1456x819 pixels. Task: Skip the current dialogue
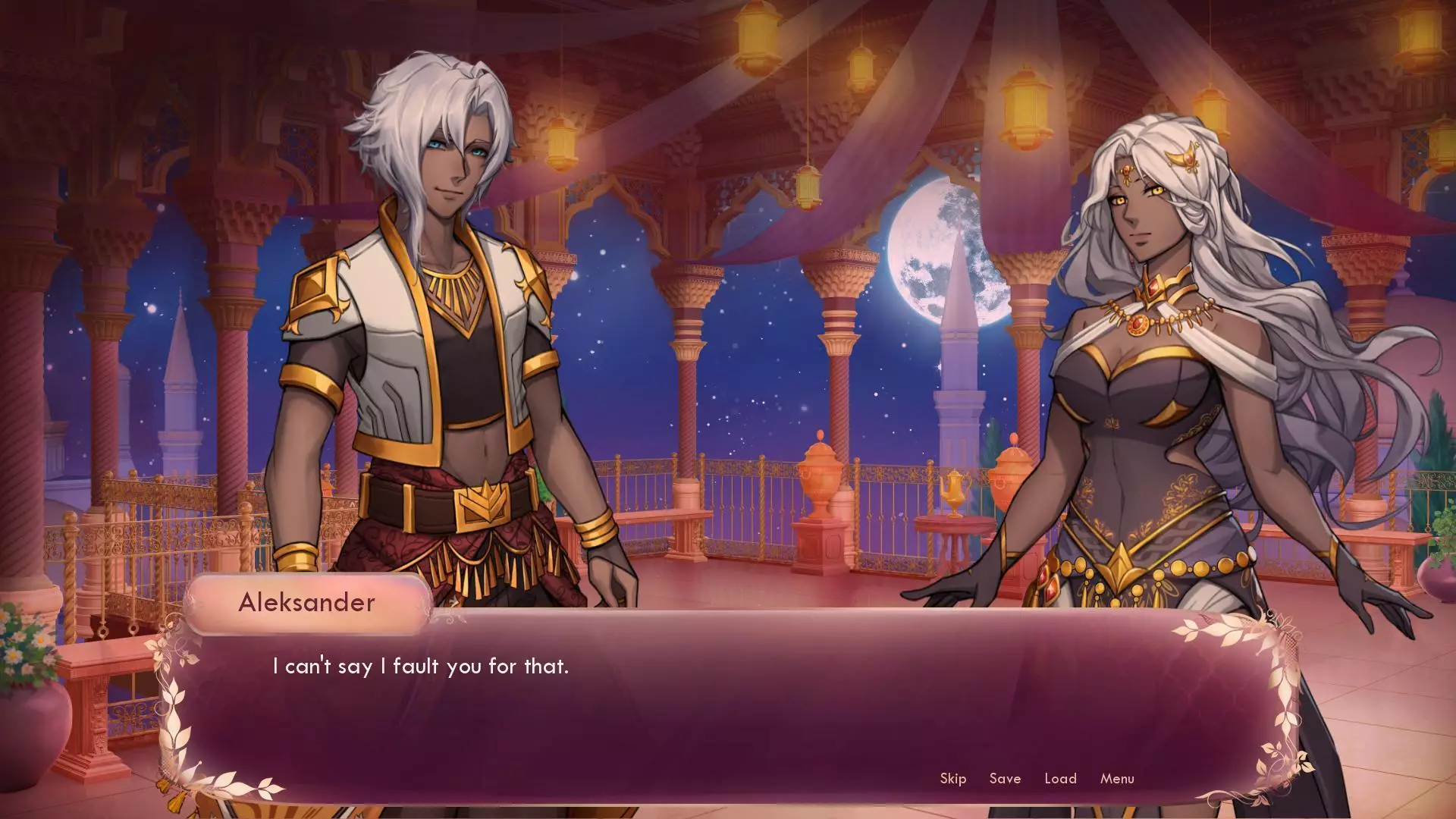952,778
